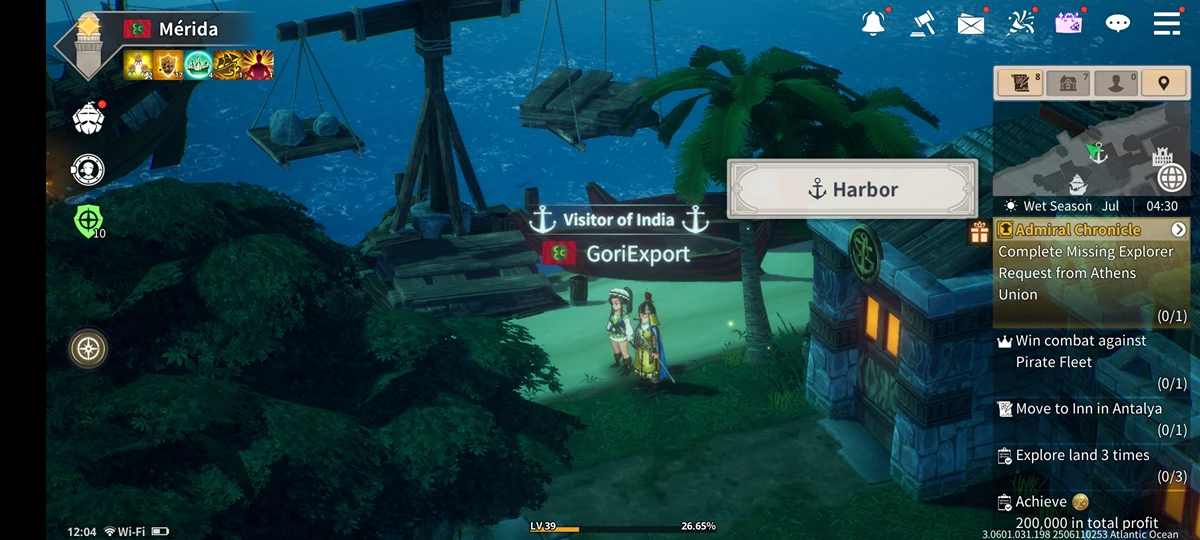Switch to the building tab above minimap
The width and height of the screenshot is (1200, 540).
(1069, 84)
